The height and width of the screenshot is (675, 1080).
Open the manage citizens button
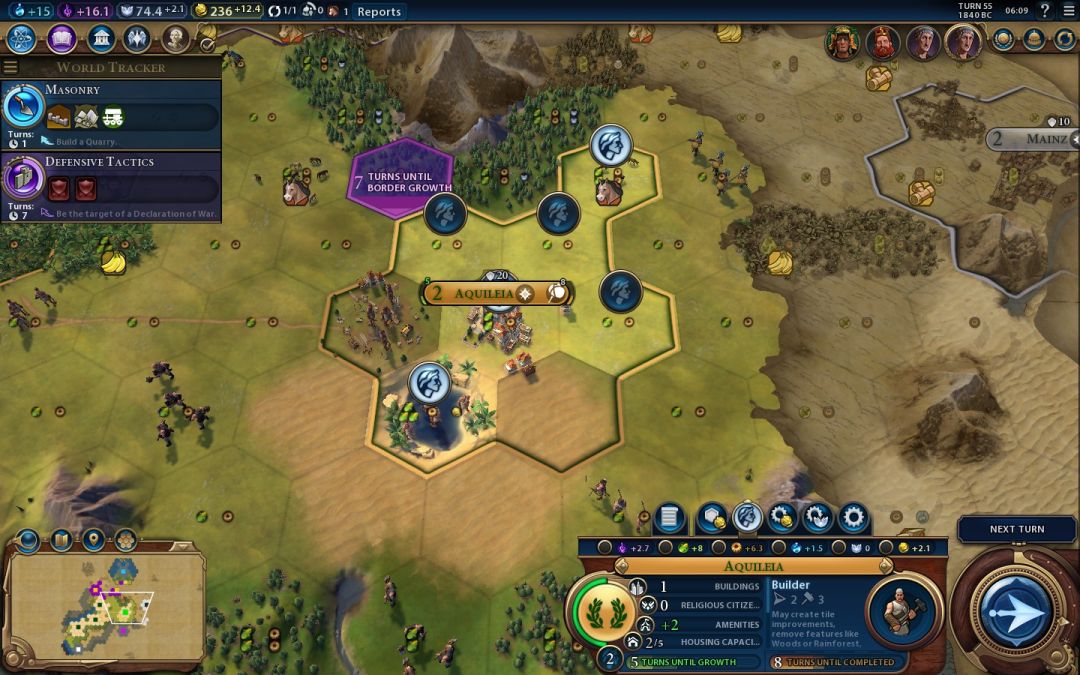tap(747, 518)
